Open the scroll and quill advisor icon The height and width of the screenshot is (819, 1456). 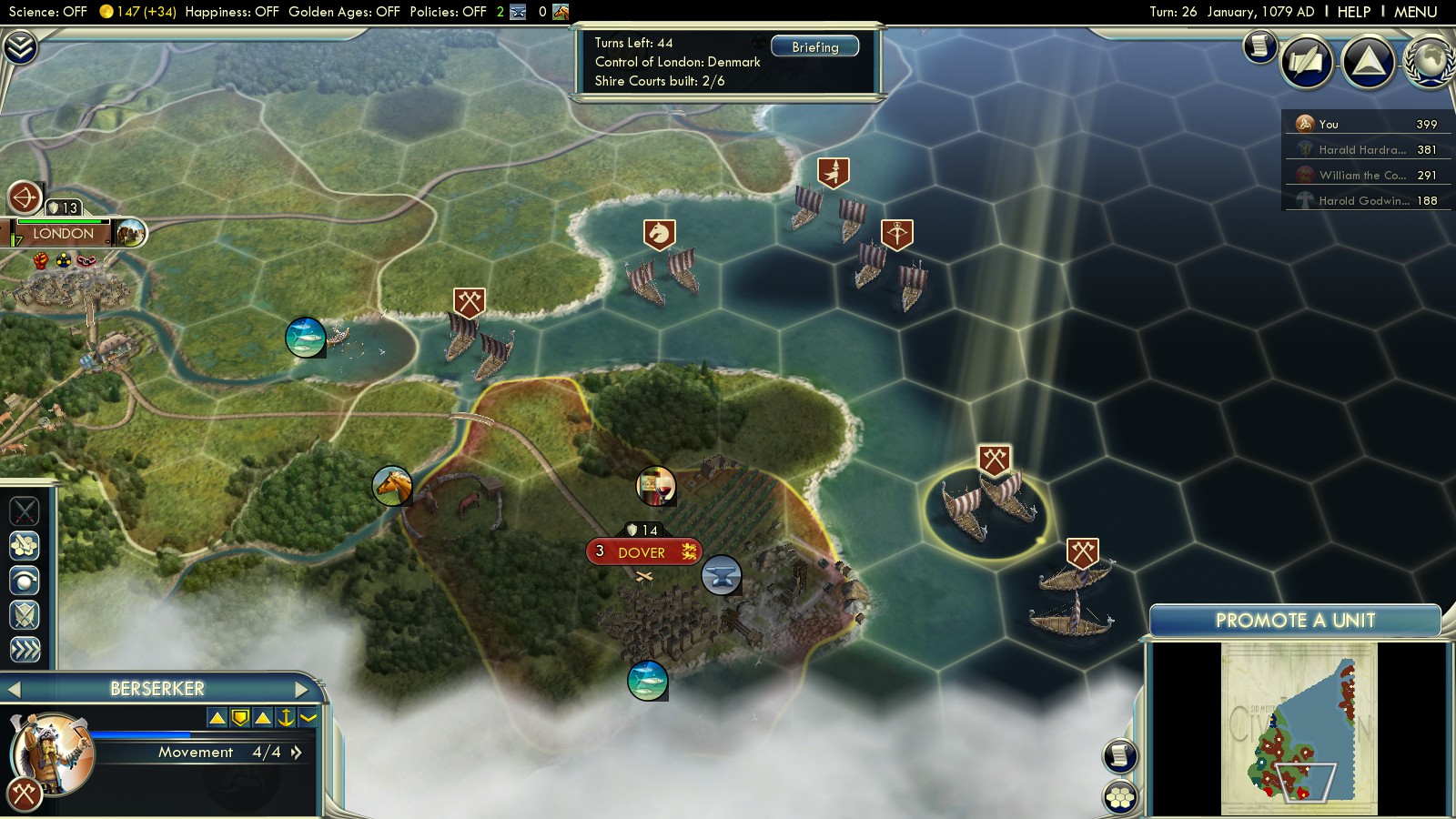[x=1307, y=62]
